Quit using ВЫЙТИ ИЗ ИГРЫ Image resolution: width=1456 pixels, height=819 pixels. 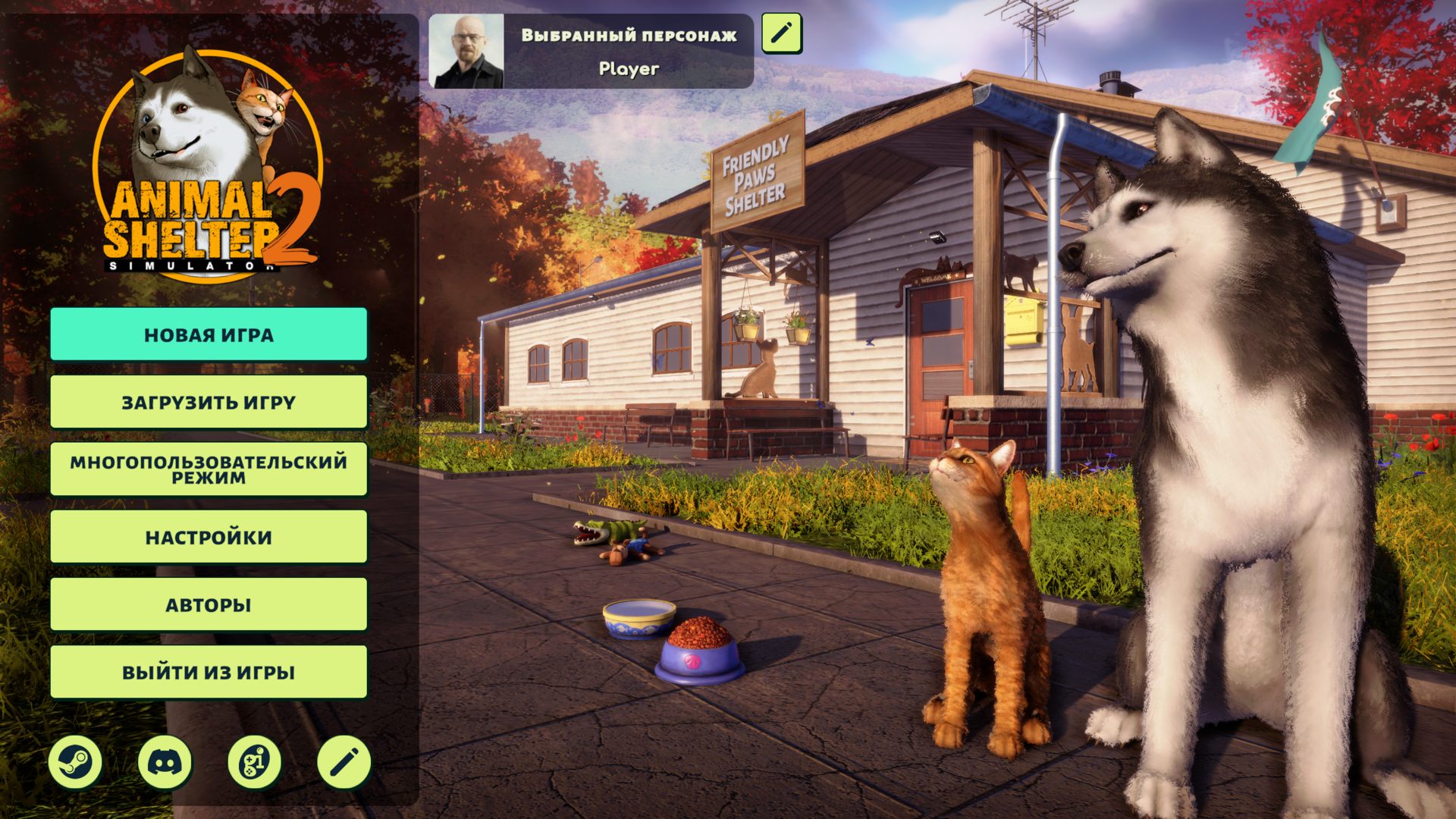coord(209,670)
